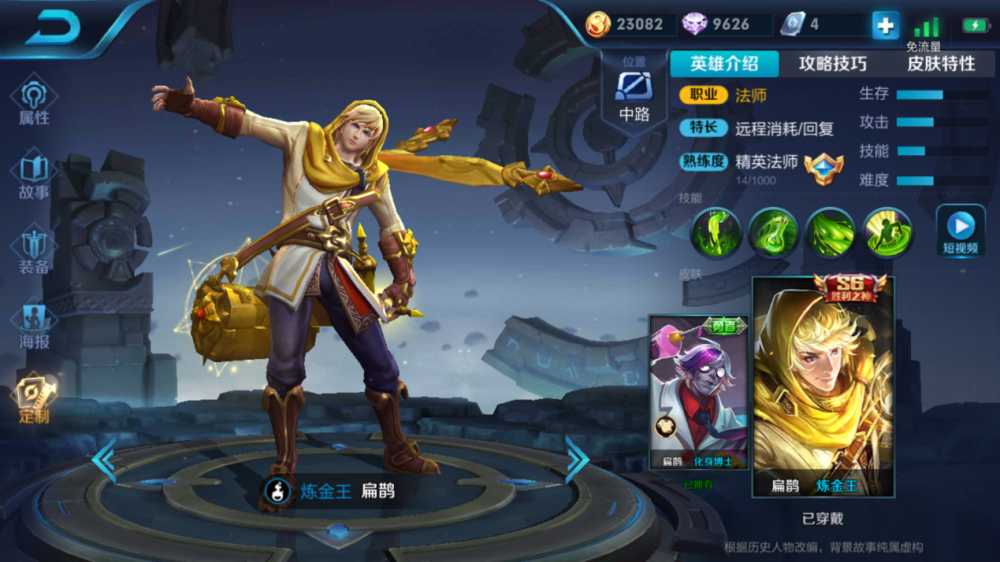Open the 故事 story section
The width and height of the screenshot is (1000, 562).
[34, 175]
